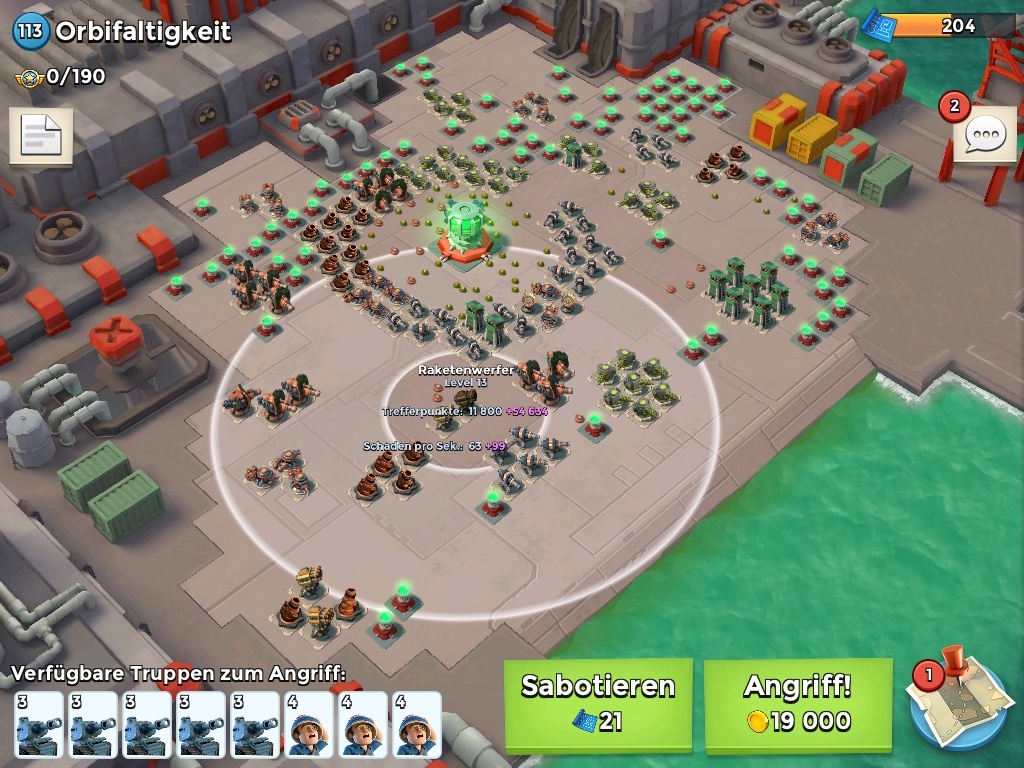Open the notes document icon
The height and width of the screenshot is (768, 1024).
click(41, 136)
